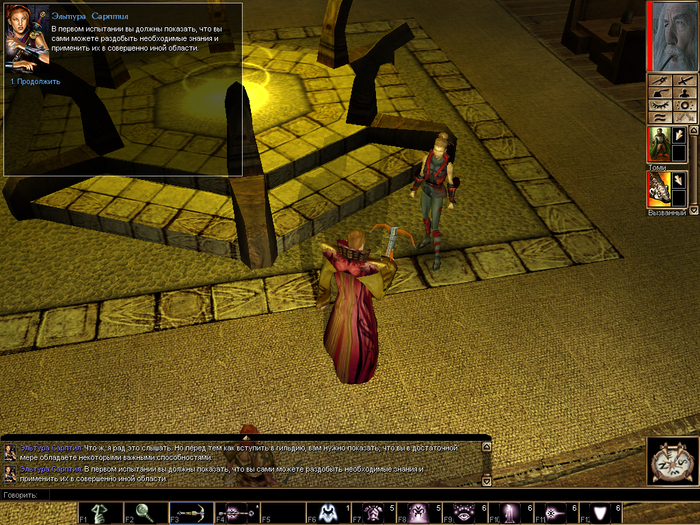
Task: Select the F6 white robe spell quickslot
Action: click(326, 512)
